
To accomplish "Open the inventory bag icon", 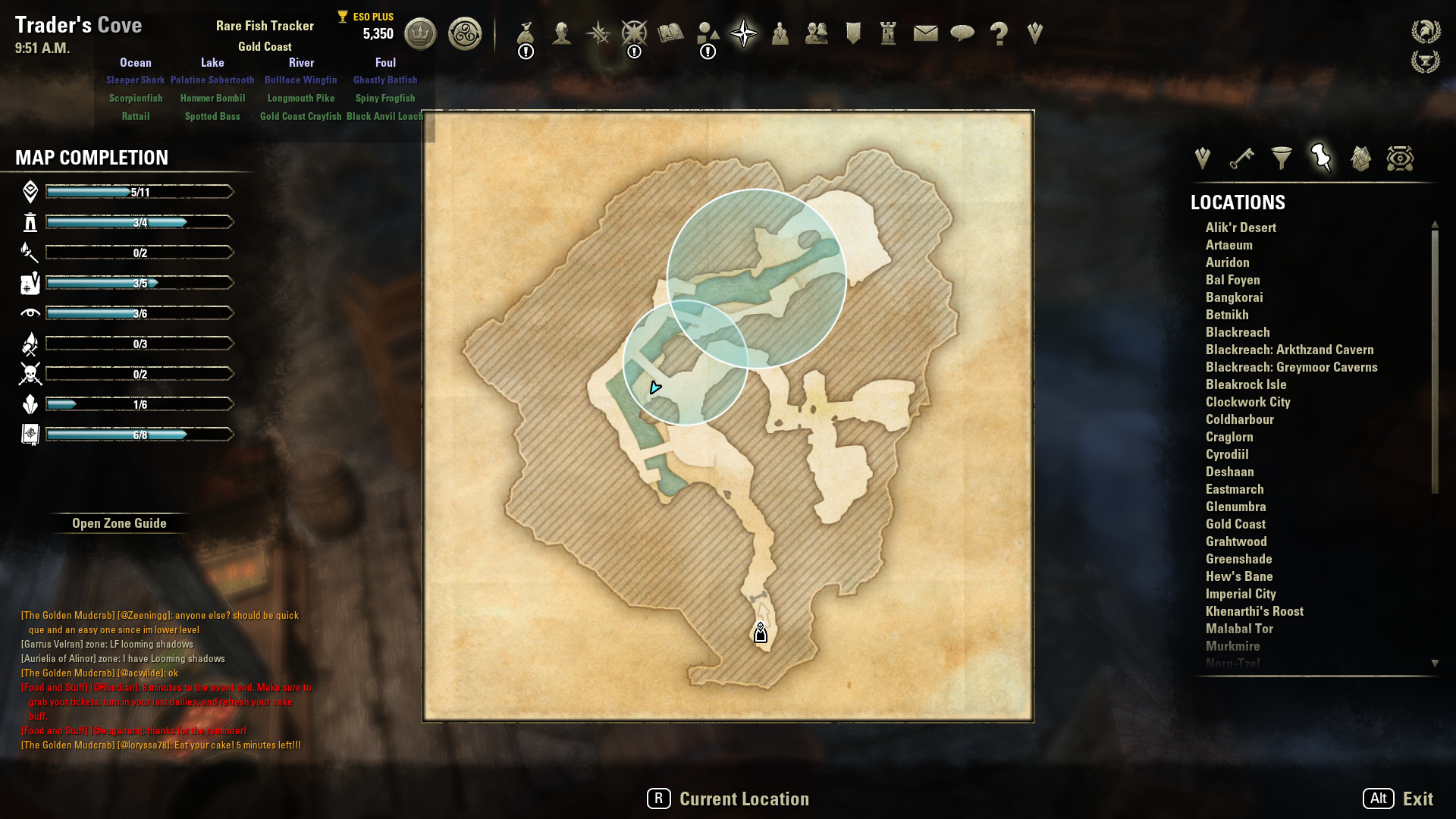I will (x=526, y=34).
